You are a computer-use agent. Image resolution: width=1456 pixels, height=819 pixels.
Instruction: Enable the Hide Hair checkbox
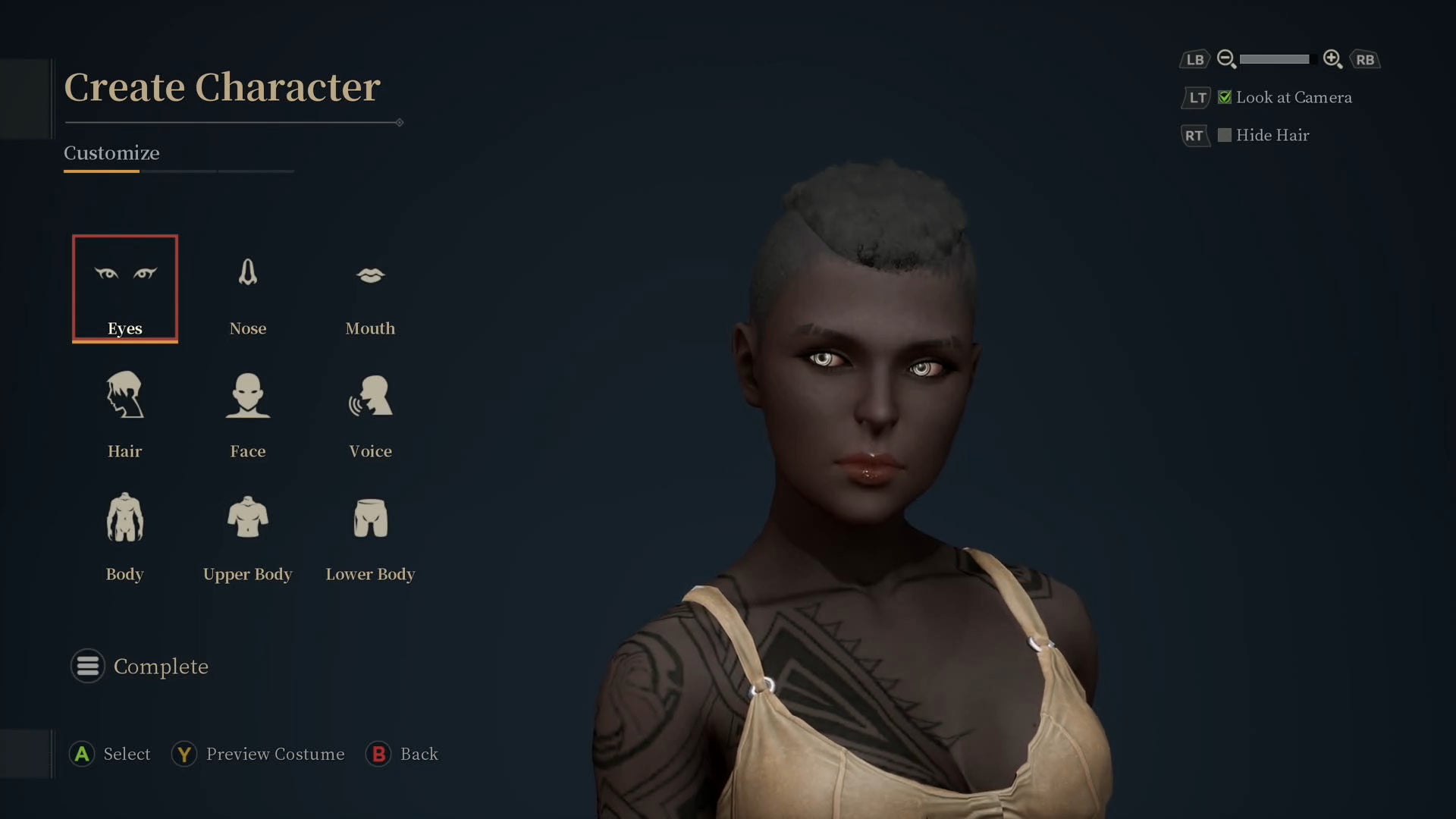[1225, 134]
